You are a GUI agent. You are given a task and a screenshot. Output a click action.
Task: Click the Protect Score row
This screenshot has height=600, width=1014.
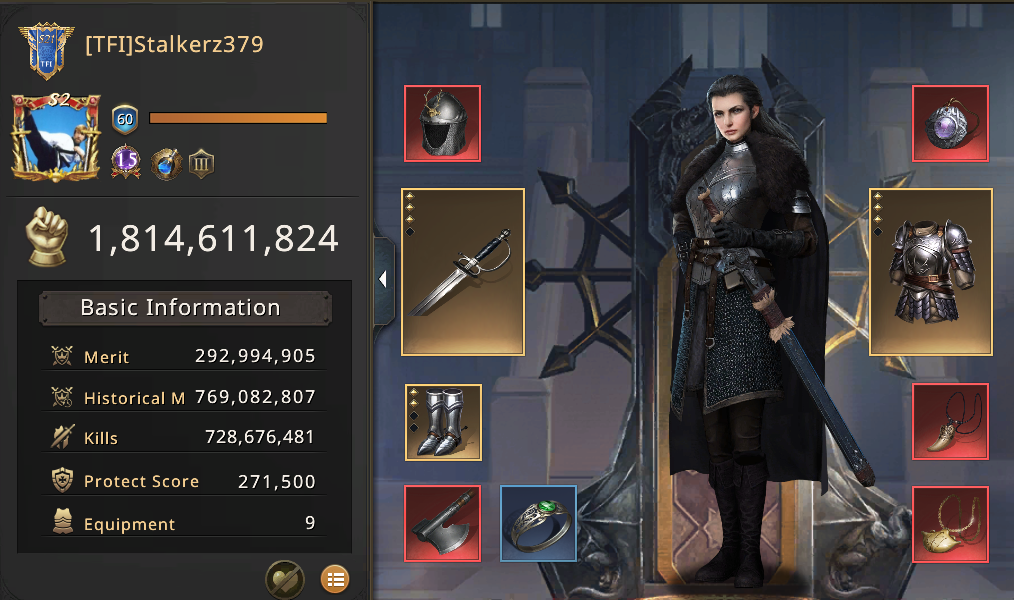point(184,481)
